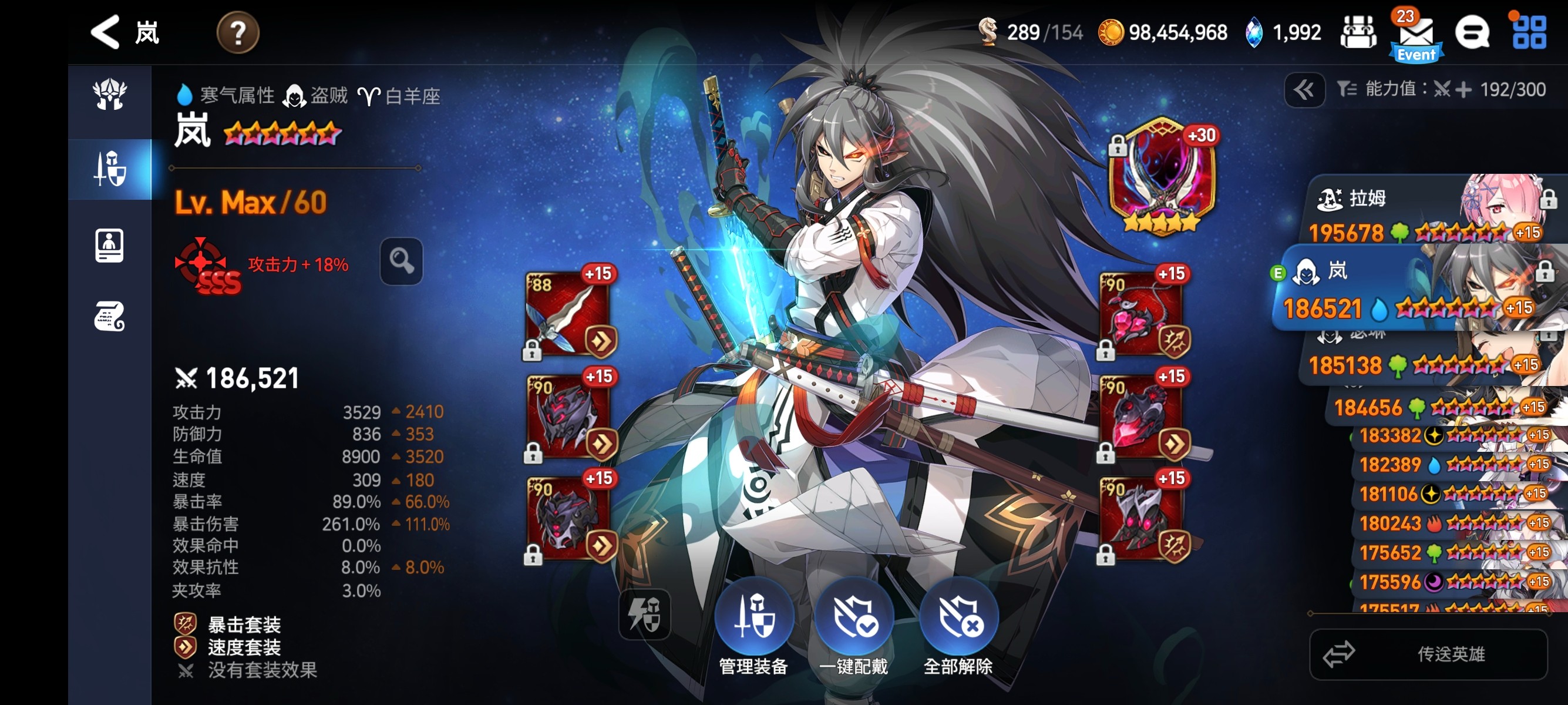Go back using the arrow button
This screenshot has width=1568, height=705.
click(x=105, y=32)
